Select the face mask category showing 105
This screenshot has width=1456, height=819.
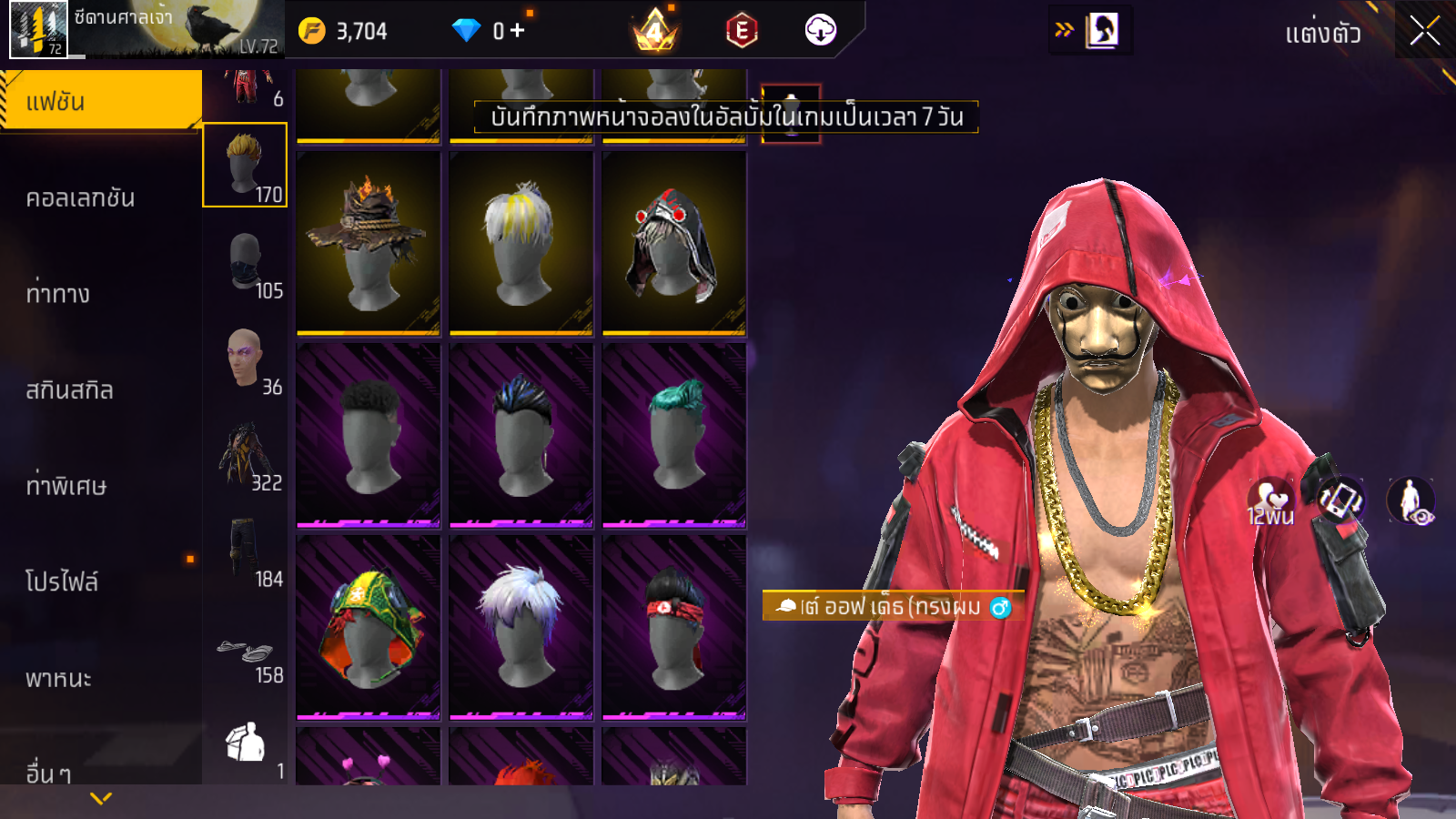[245, 262]
